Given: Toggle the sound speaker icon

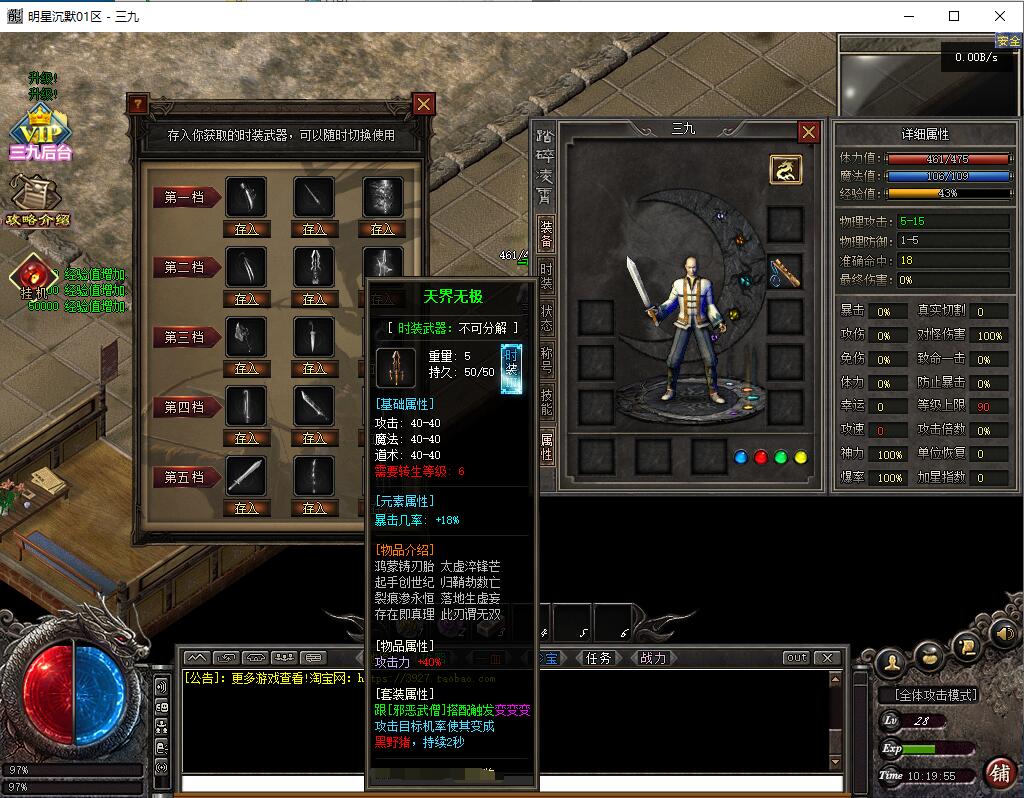Looking at the screenshot, I should 1003,633.
